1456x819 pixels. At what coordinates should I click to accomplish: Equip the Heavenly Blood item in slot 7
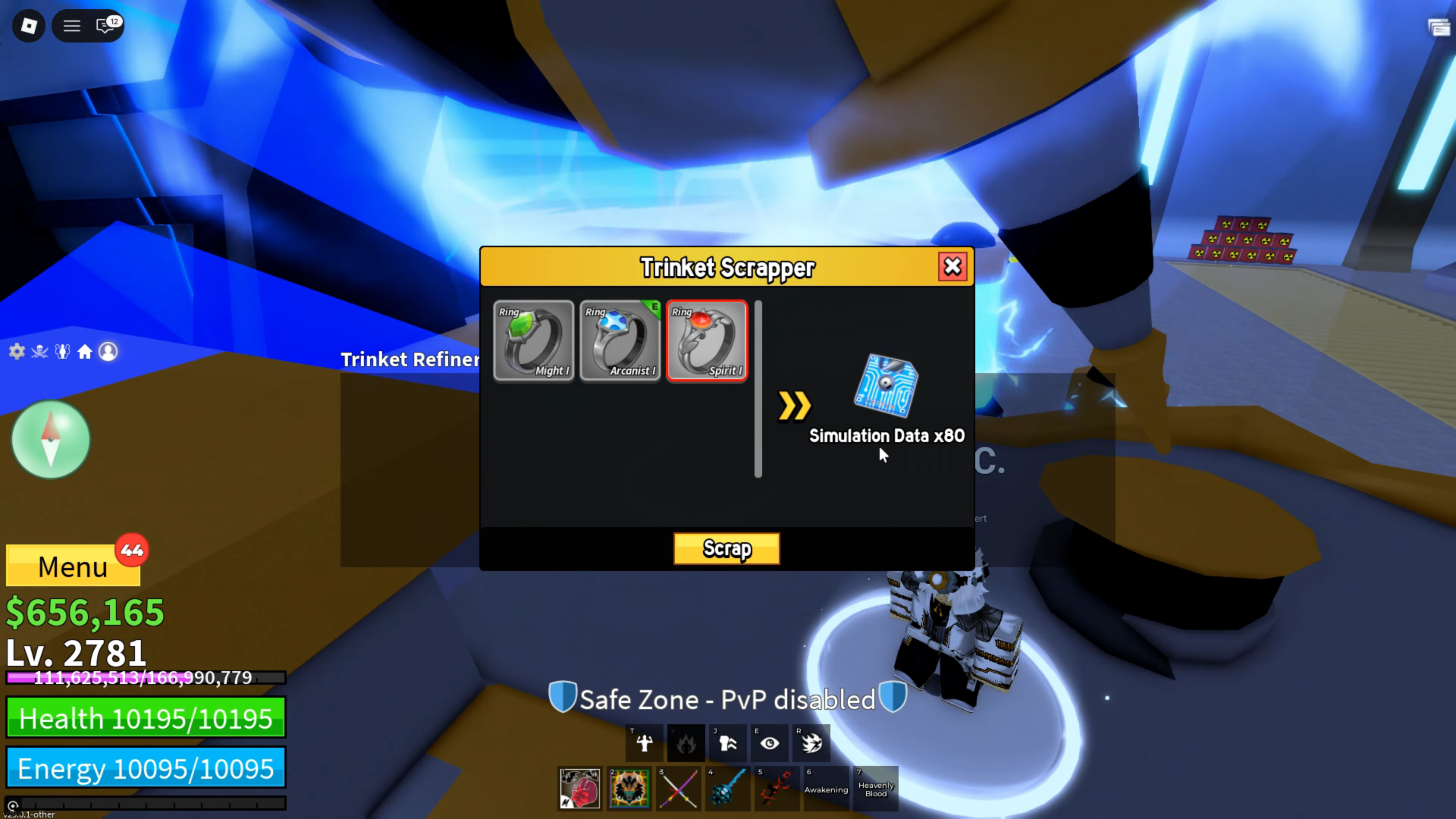point(875,789)
